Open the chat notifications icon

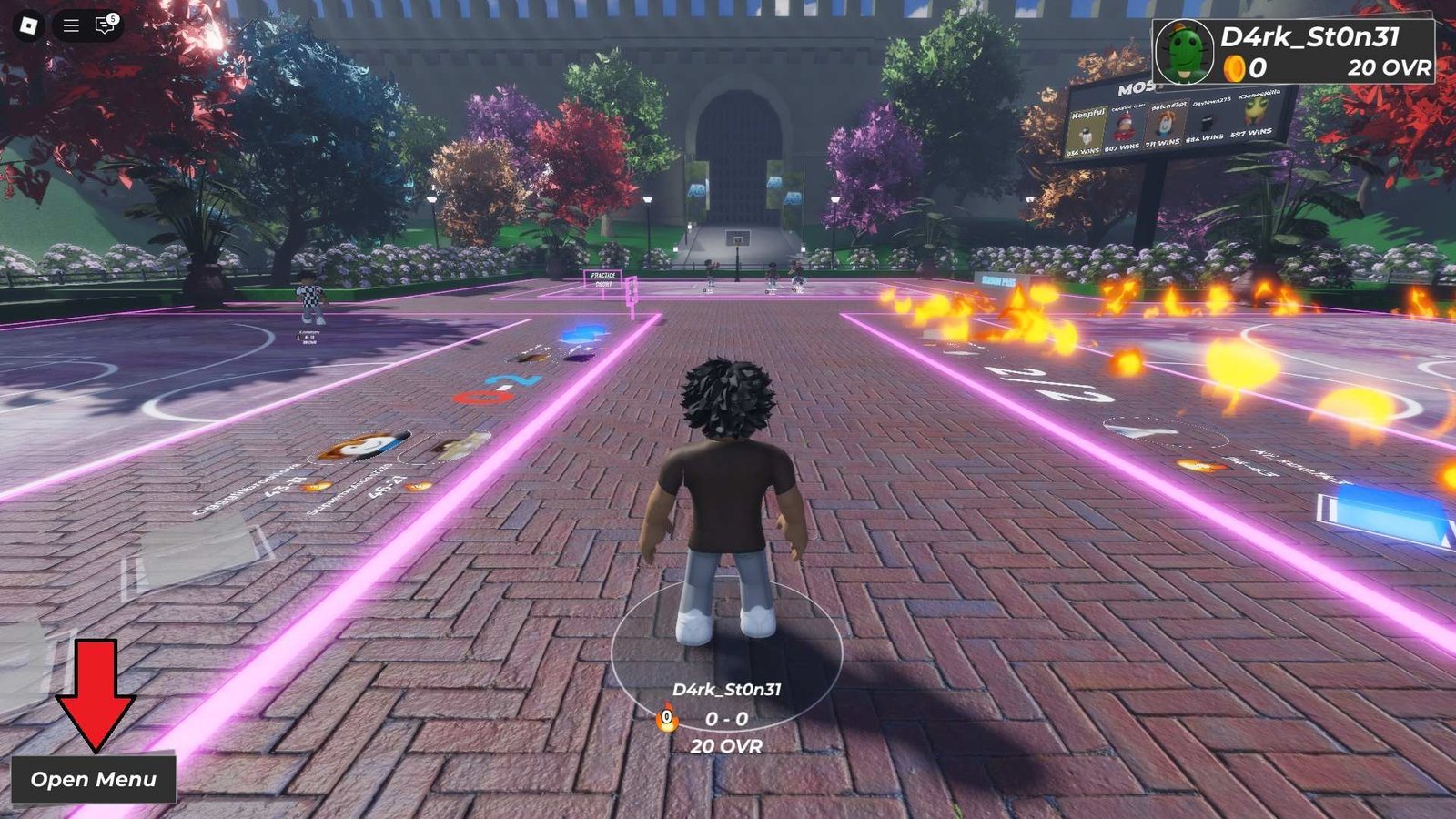(x=105, y=25)
